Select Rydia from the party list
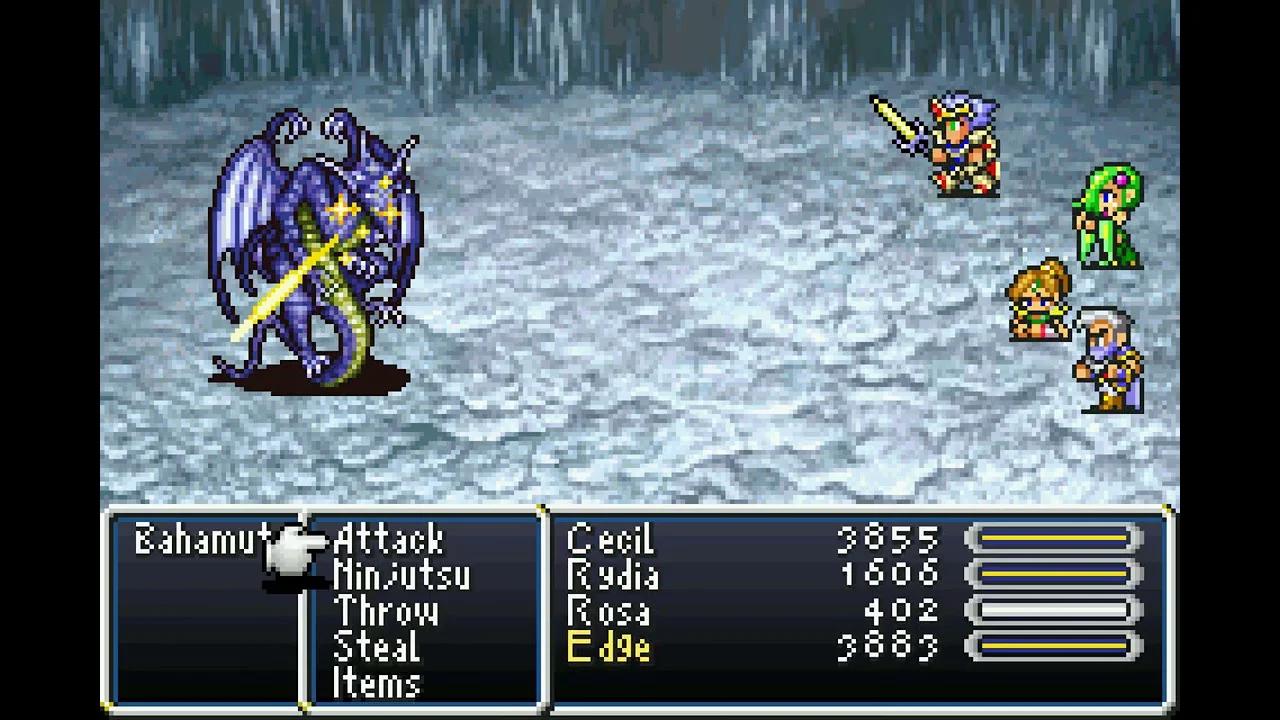 [x=610, y=576]
